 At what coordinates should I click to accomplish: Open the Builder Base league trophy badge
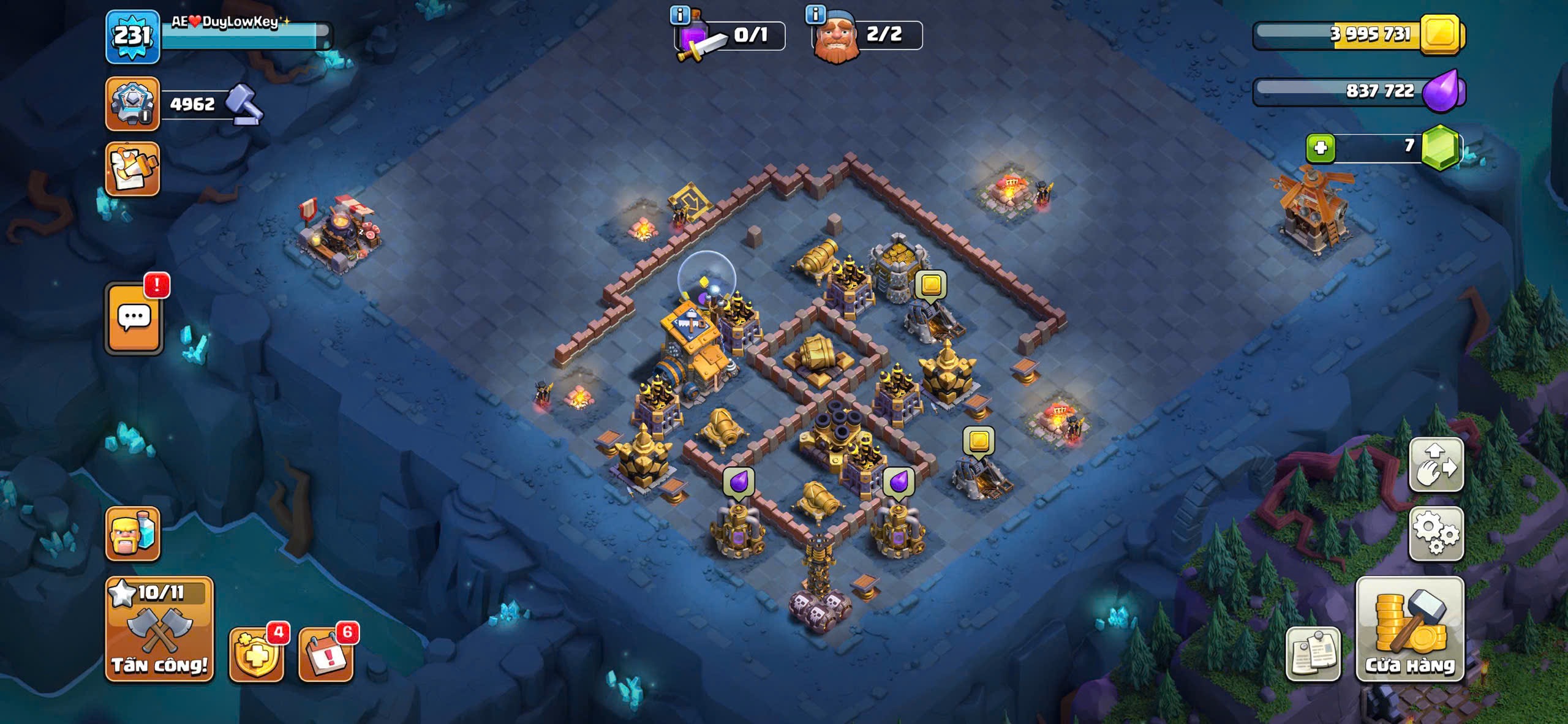point(132,104)
